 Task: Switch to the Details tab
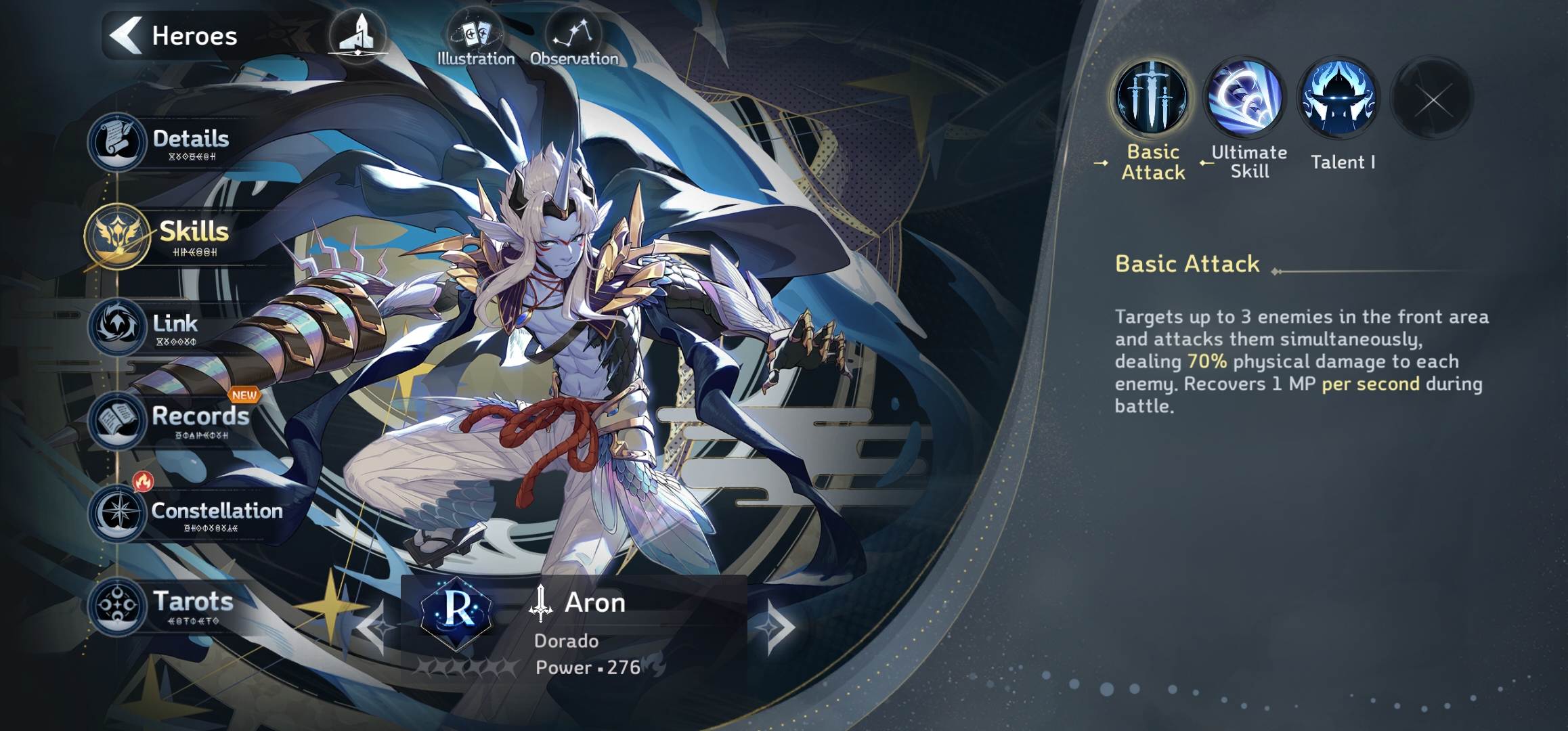(x=162, y=142)
